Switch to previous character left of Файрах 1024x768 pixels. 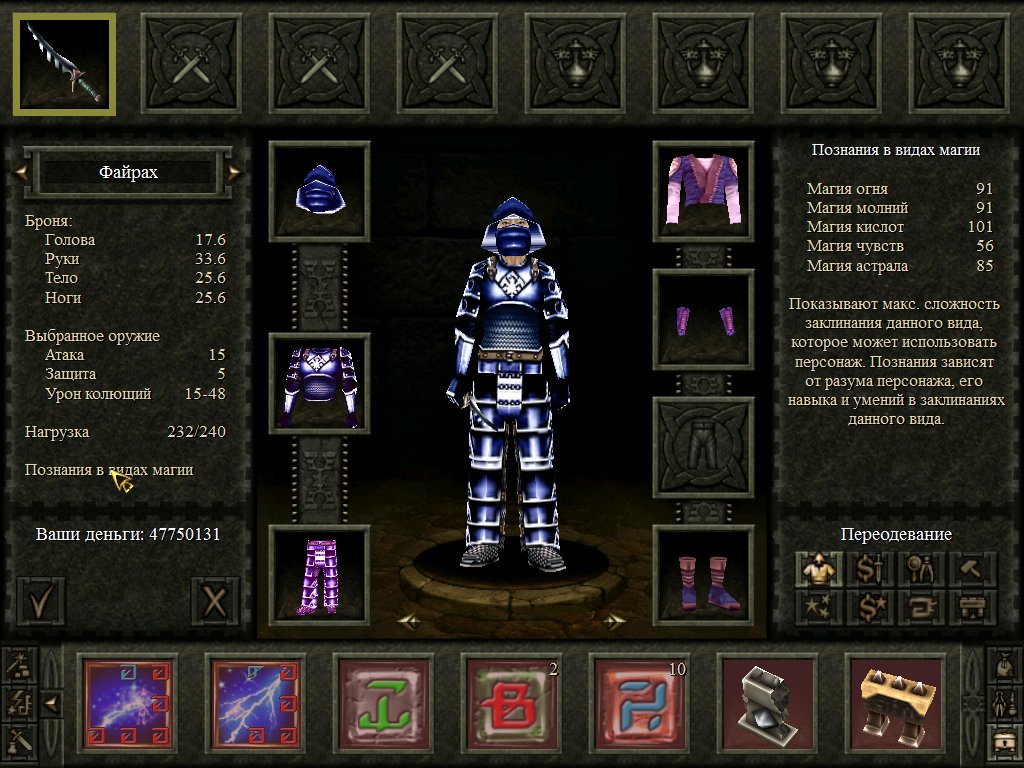(x=21, y=172)
